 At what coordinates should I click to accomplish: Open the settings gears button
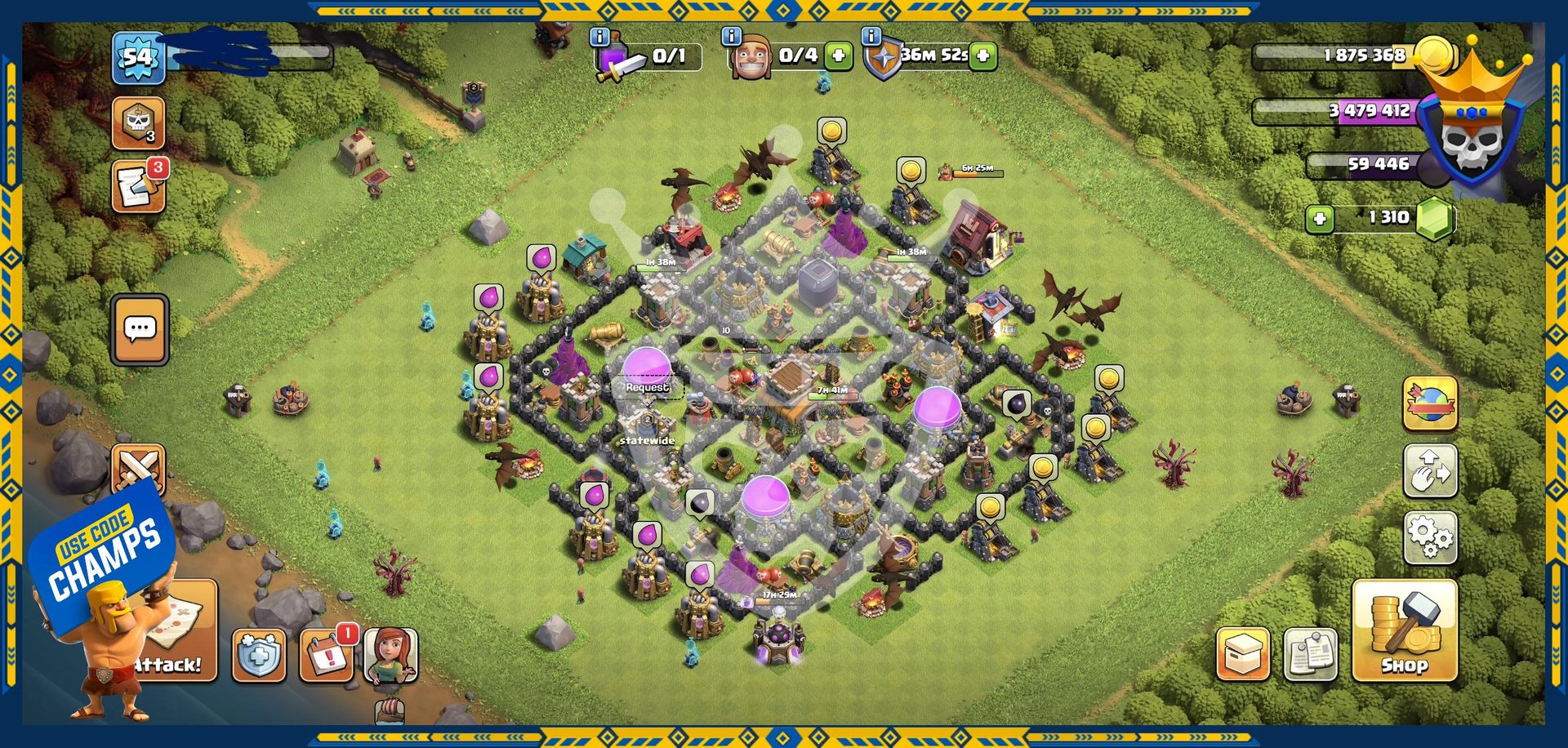click(x=1430, y=537)
